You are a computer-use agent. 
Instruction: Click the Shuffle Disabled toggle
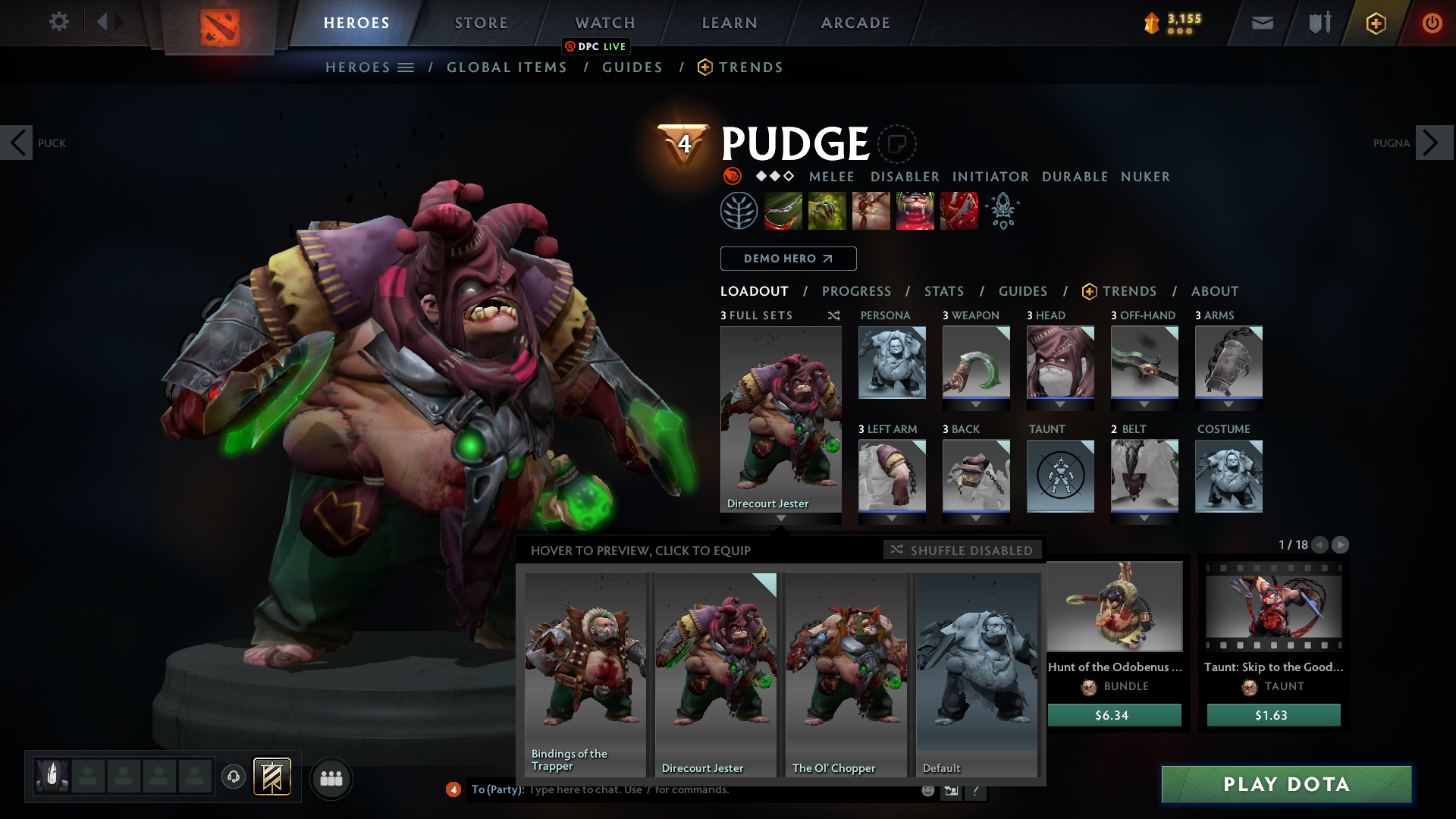(x=962, y=550)
